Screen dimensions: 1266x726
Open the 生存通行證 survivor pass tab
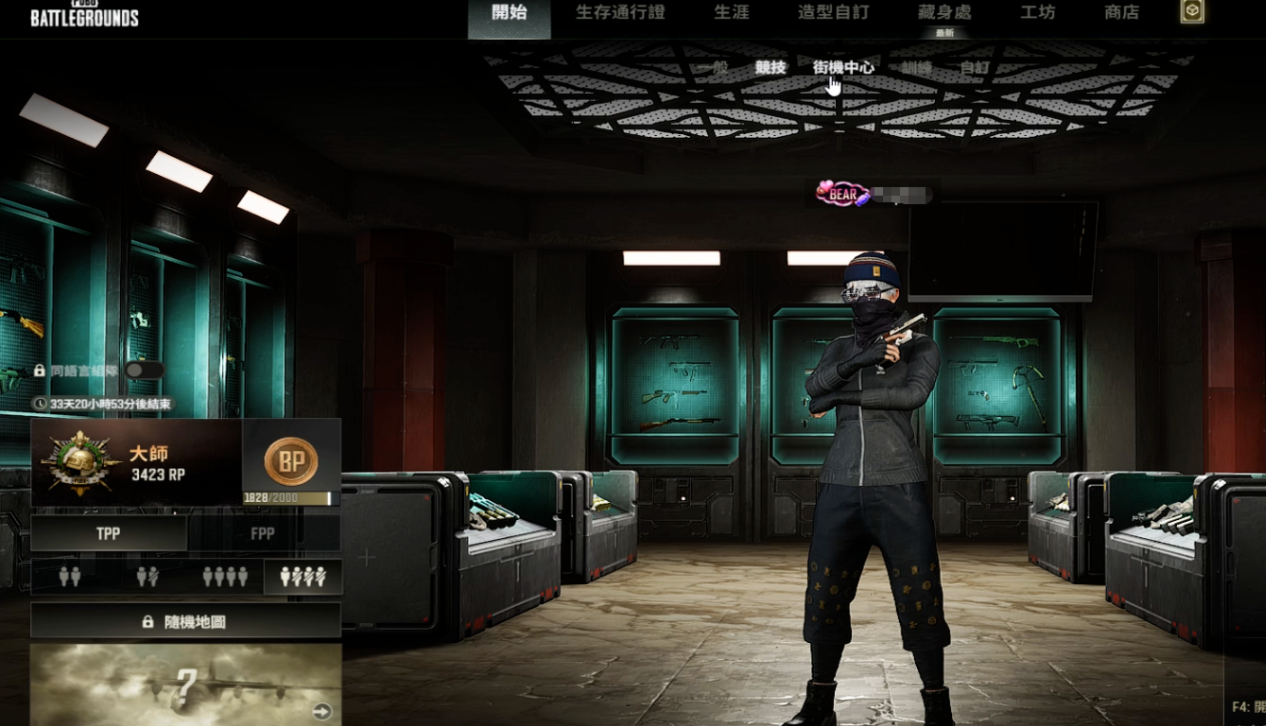pos(620,13)
